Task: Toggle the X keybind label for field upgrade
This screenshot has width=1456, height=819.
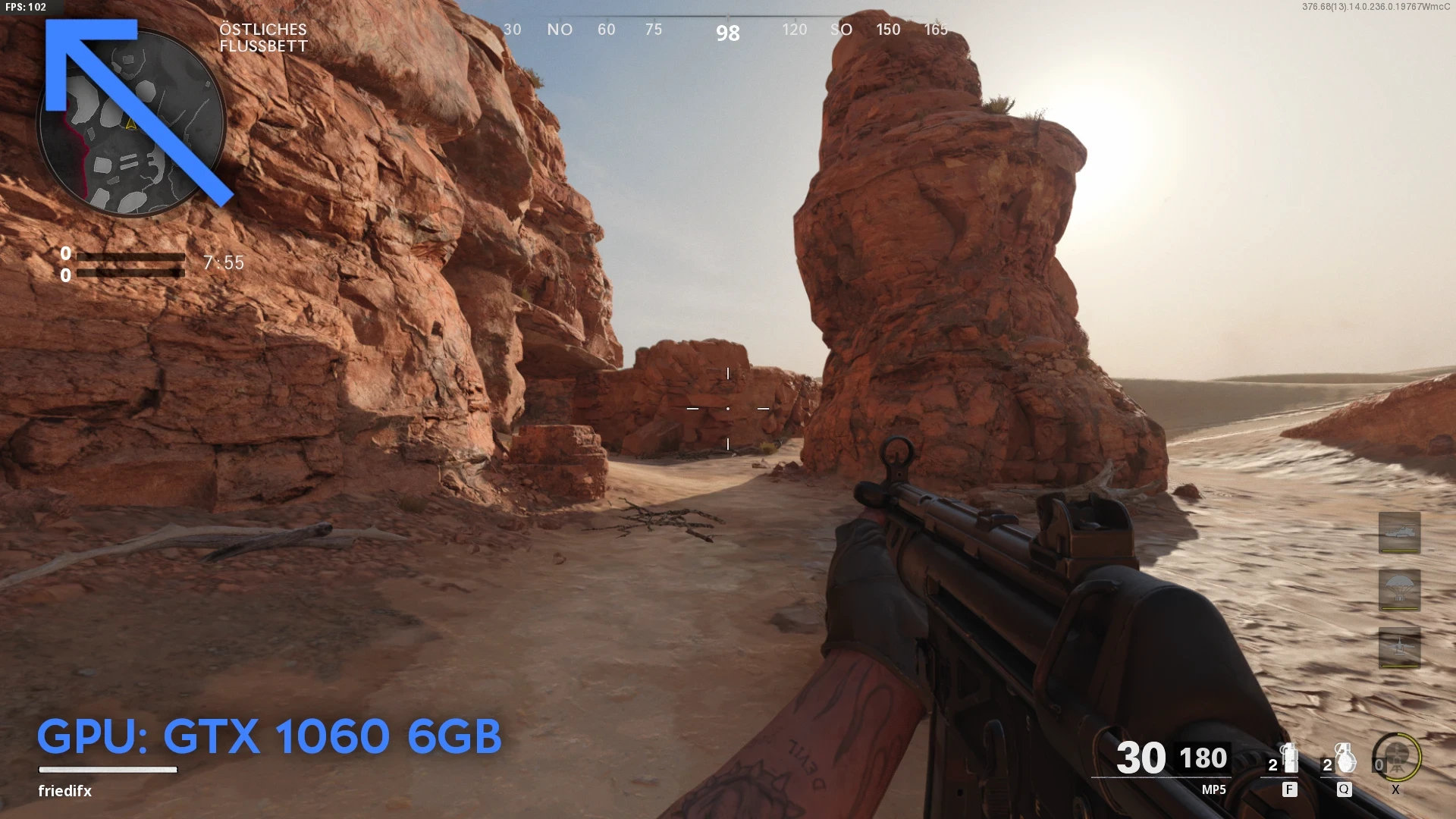Action: click(1395, 789)
